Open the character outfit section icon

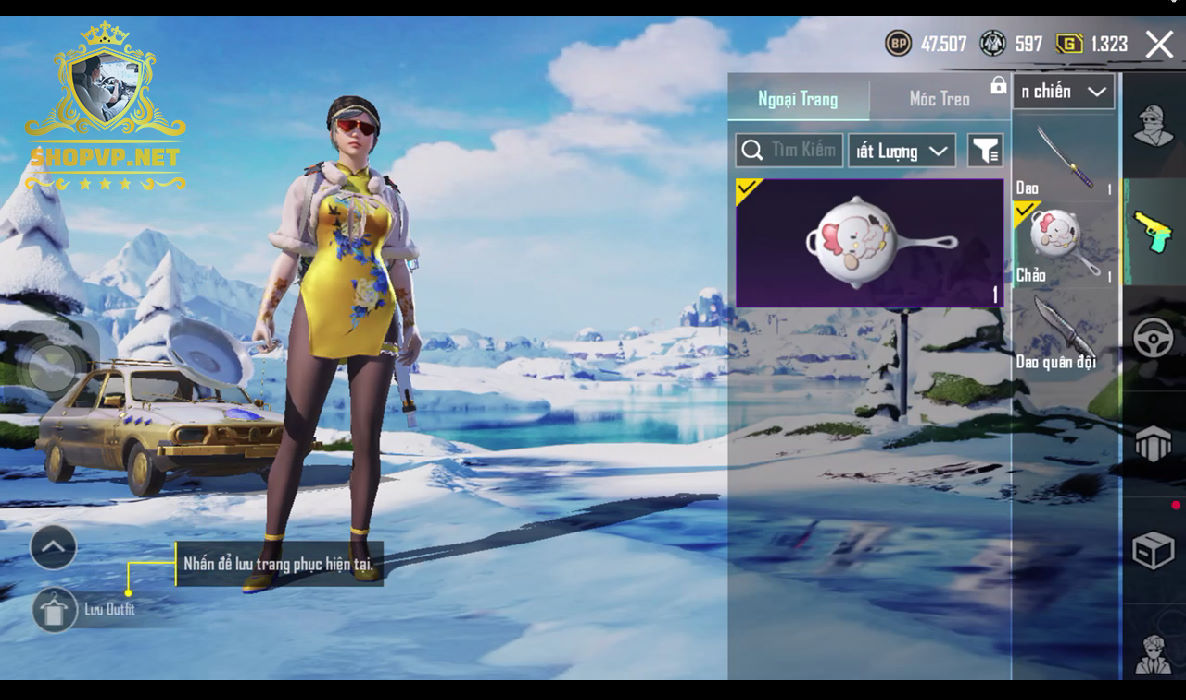tap(1153, 125)
